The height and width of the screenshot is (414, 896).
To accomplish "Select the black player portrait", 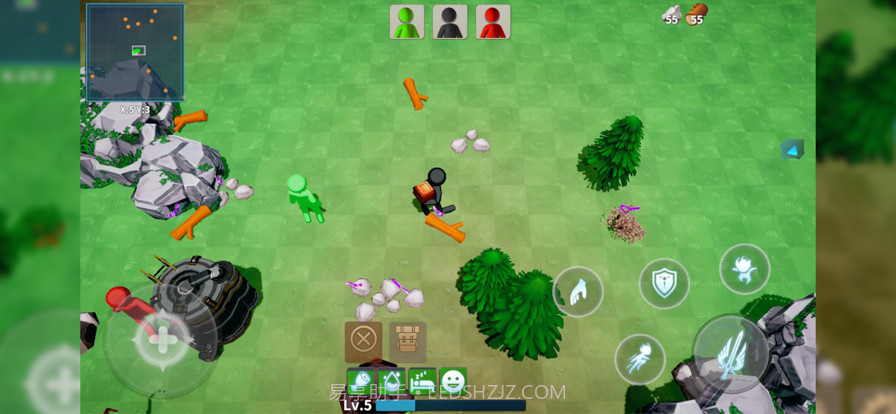I will (450, 22).
